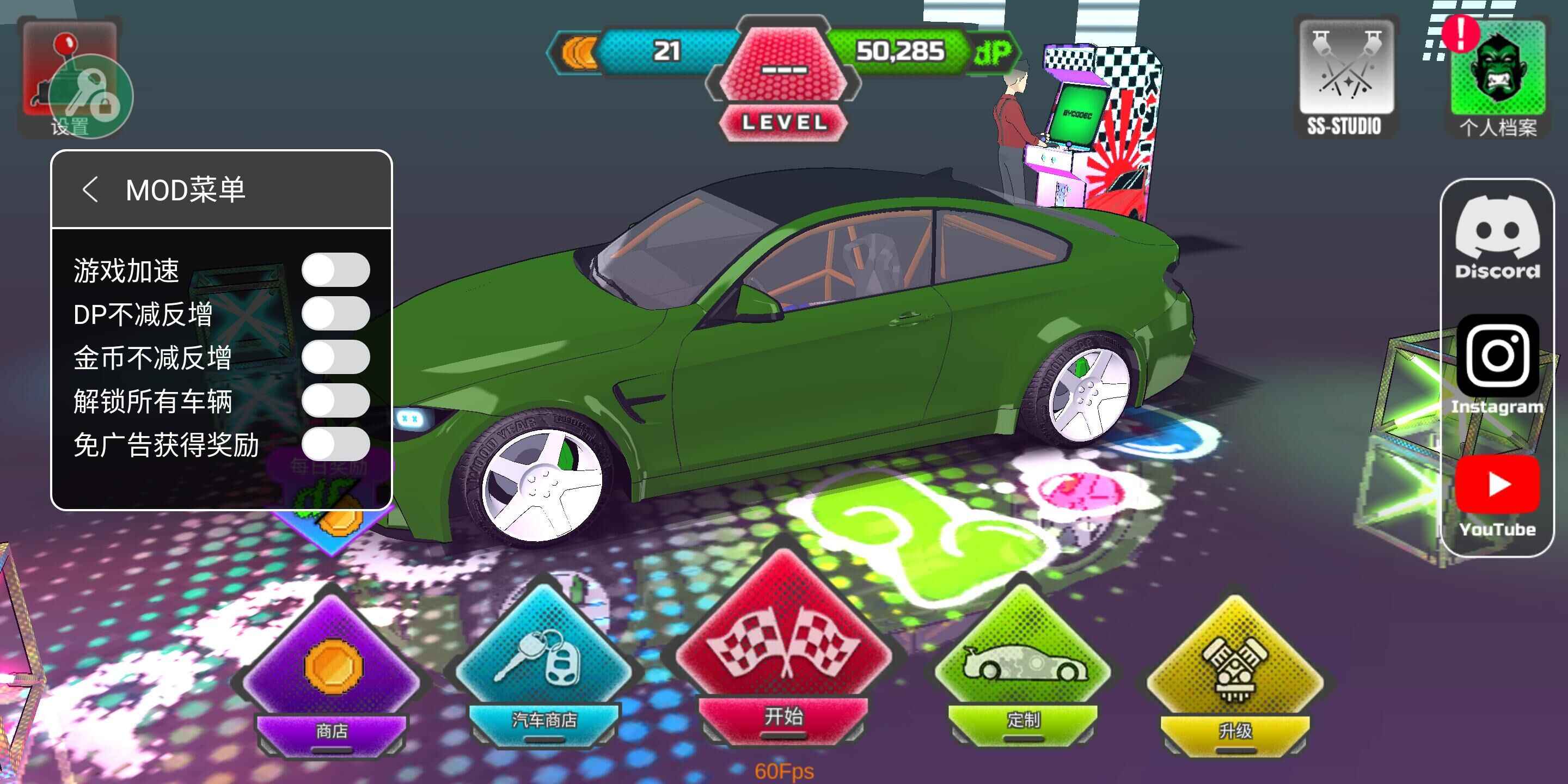
Task: Activate the 免广告获得奖励 toggle
Action: 335,444
